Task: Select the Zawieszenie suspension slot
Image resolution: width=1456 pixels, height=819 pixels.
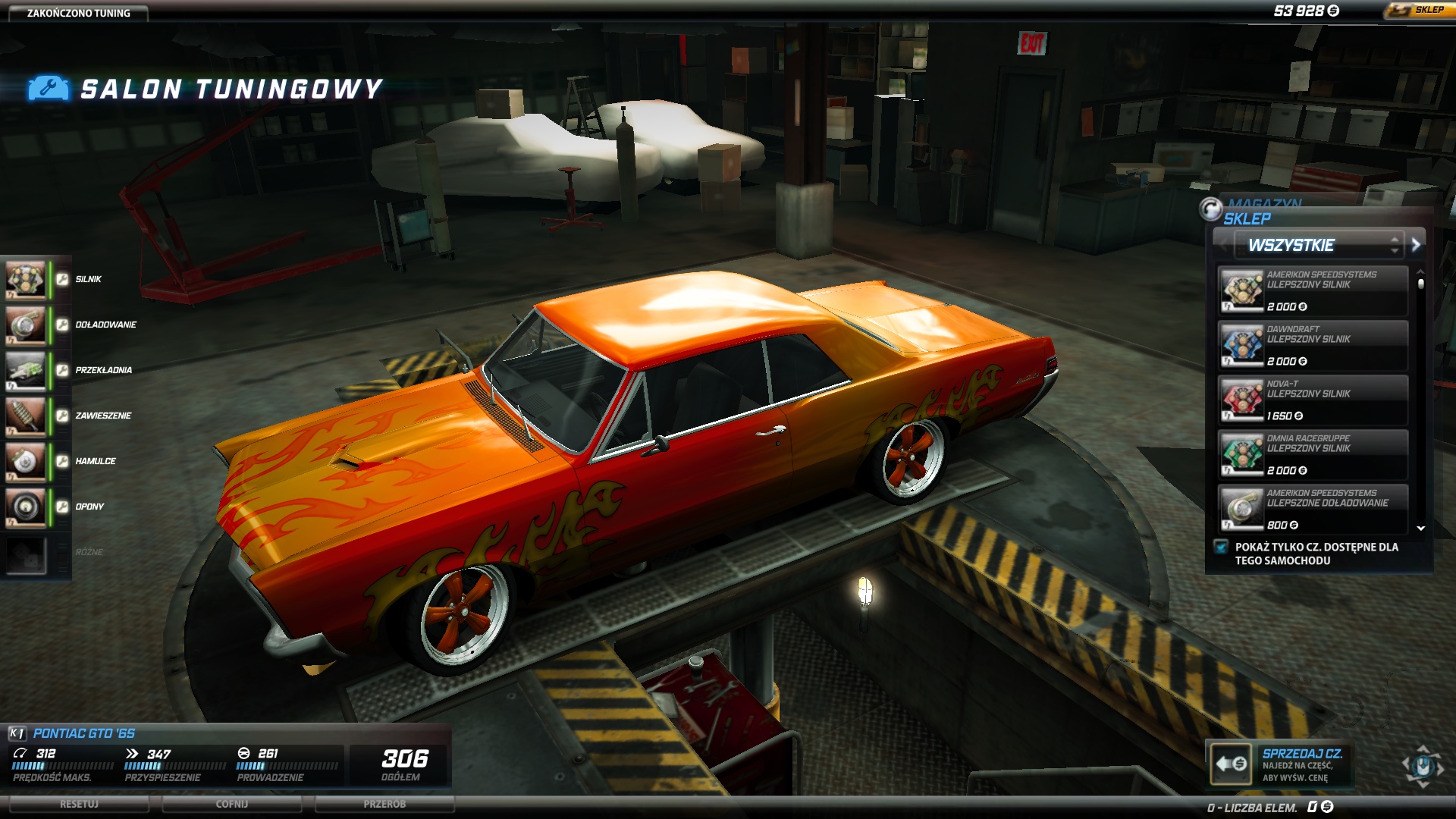Action: coord(27,416)
